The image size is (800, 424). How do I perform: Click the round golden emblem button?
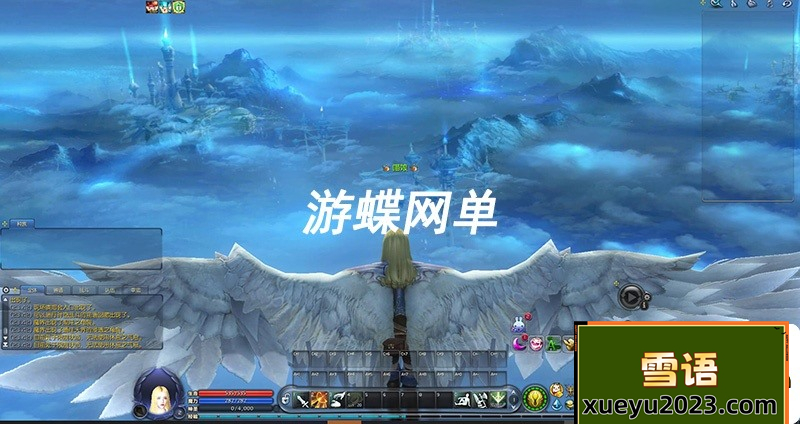pos(533,398)
